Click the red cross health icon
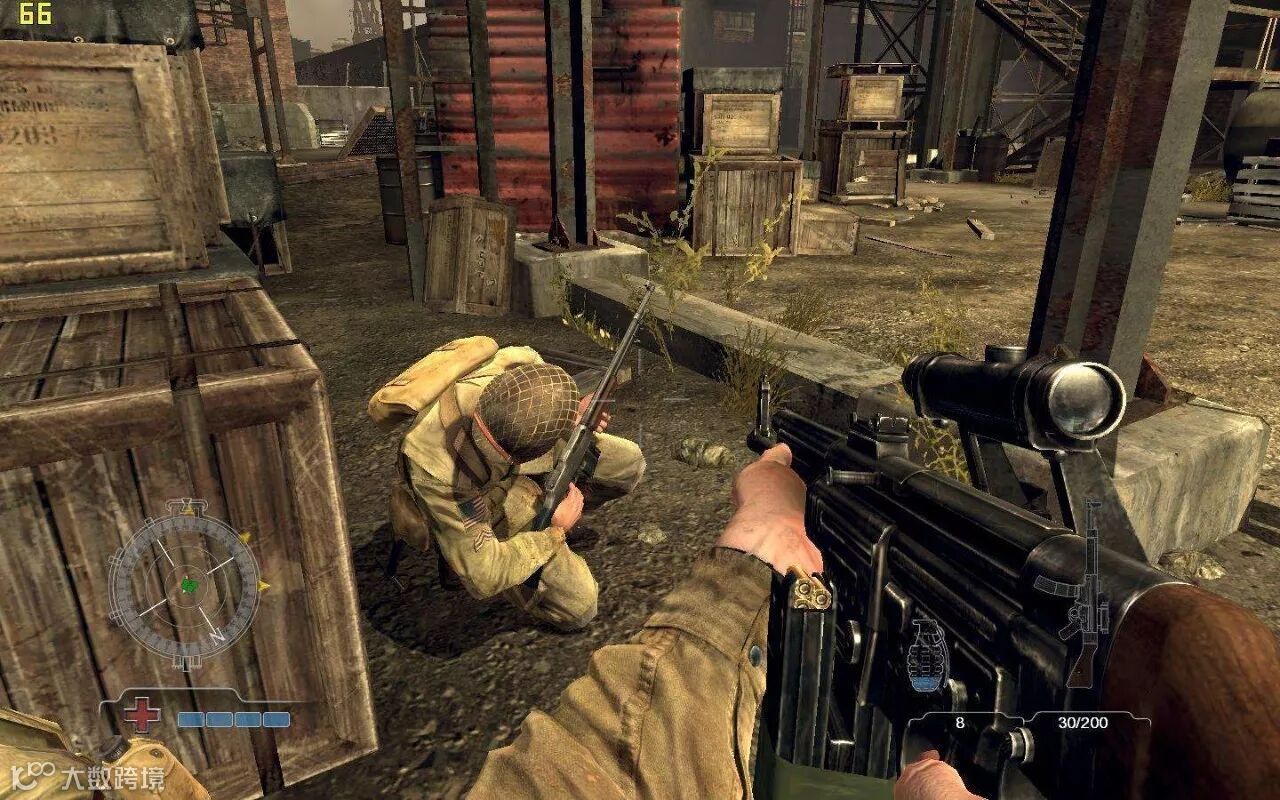1280x800 pixels. 142,715
